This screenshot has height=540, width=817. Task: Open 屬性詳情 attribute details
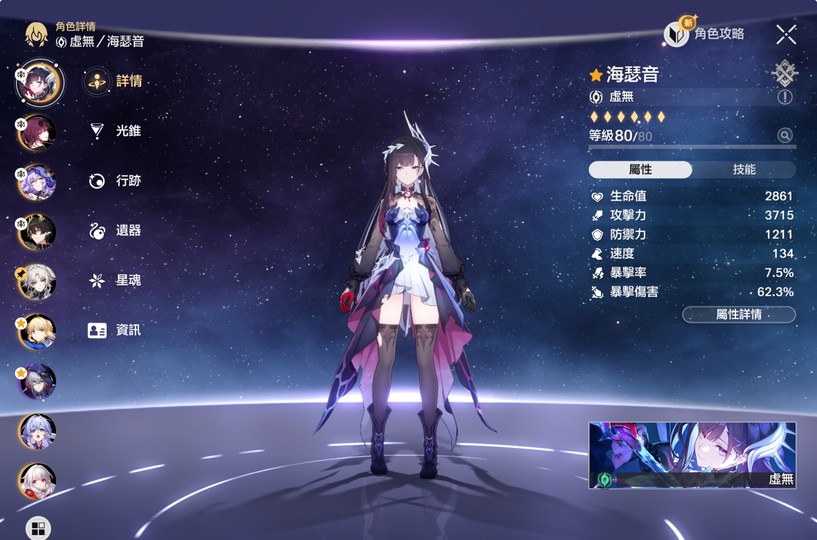pyautogui.click(x=739, y=314)
